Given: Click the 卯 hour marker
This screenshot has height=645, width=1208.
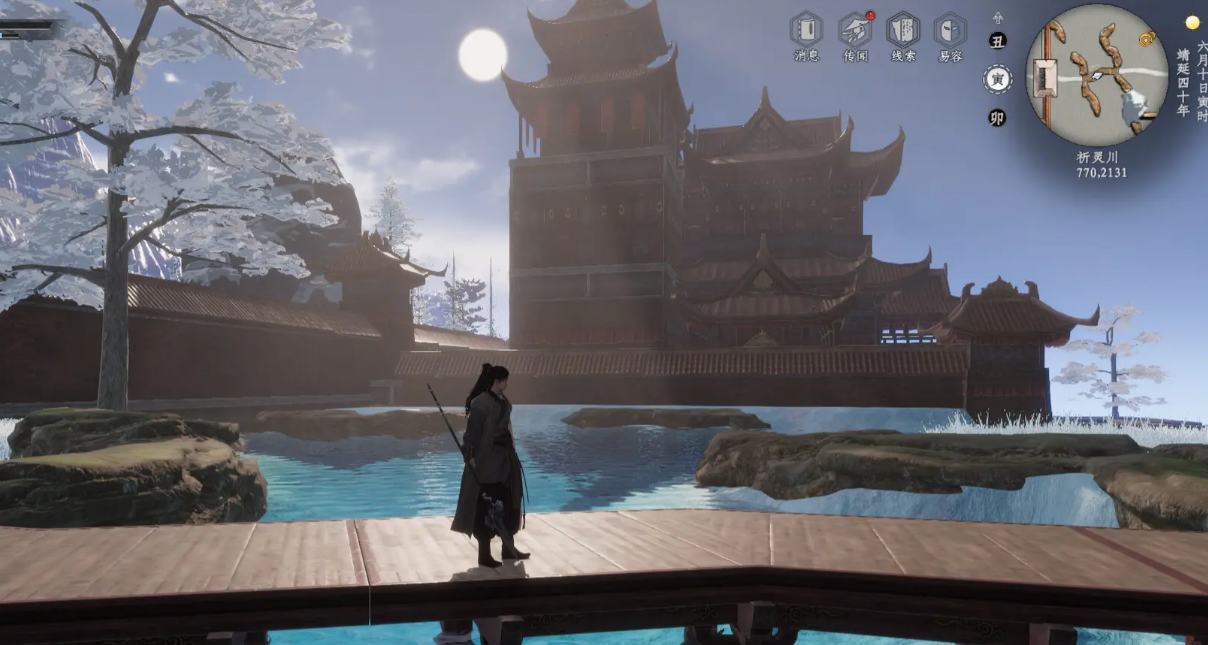Looking at the screenshot, I should [997, 117].
